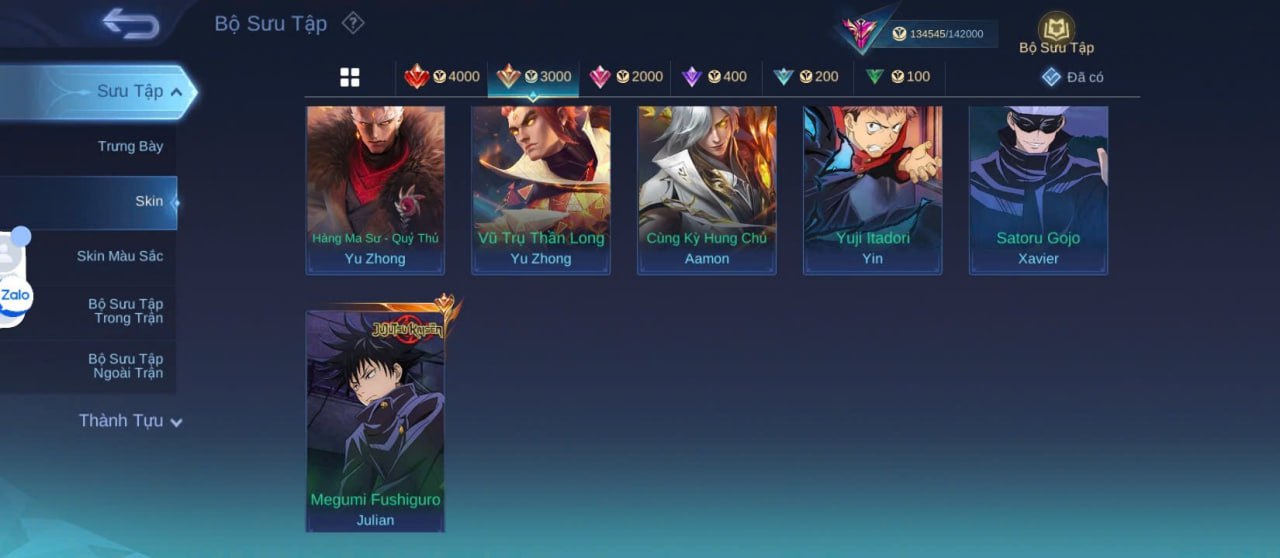
Task: View the Satoru Gojo Xavier skin card
Action: (1038, 189)
